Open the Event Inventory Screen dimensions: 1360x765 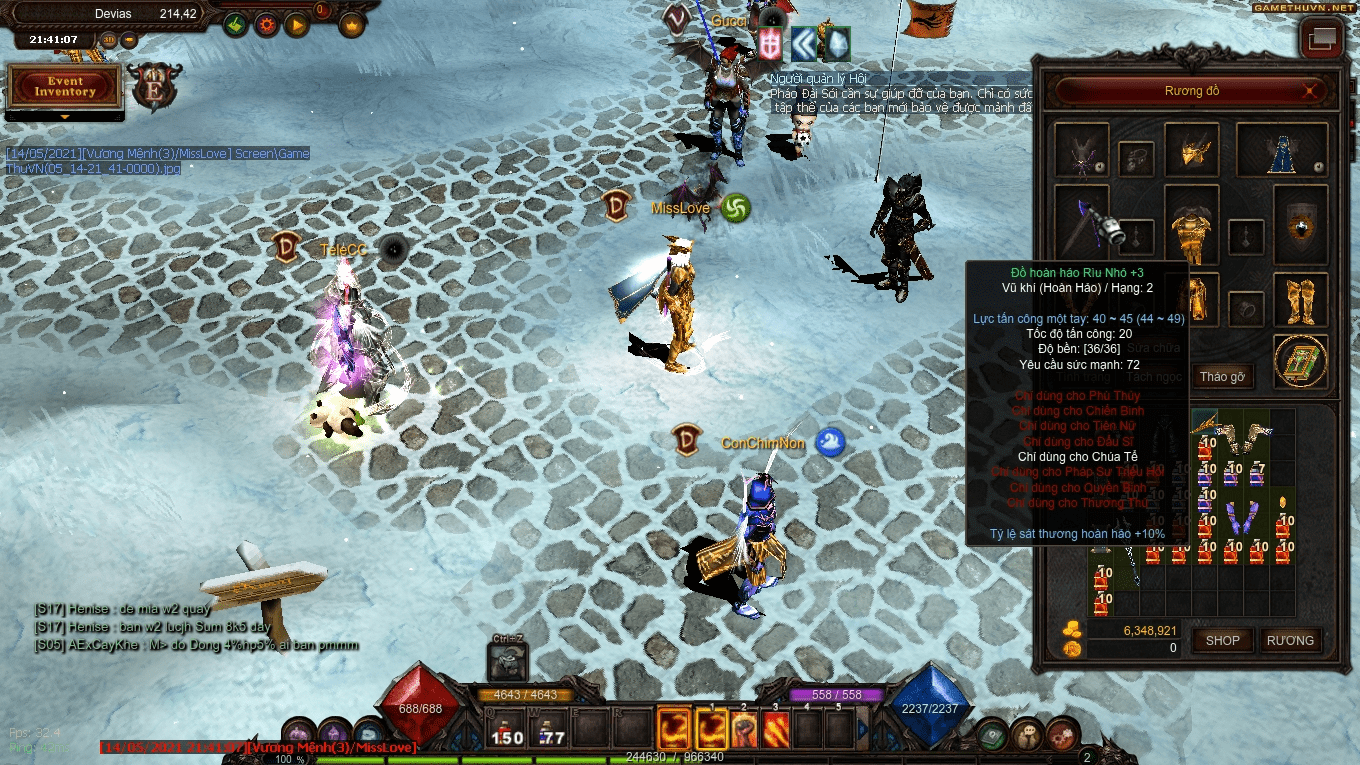point(65,87)
